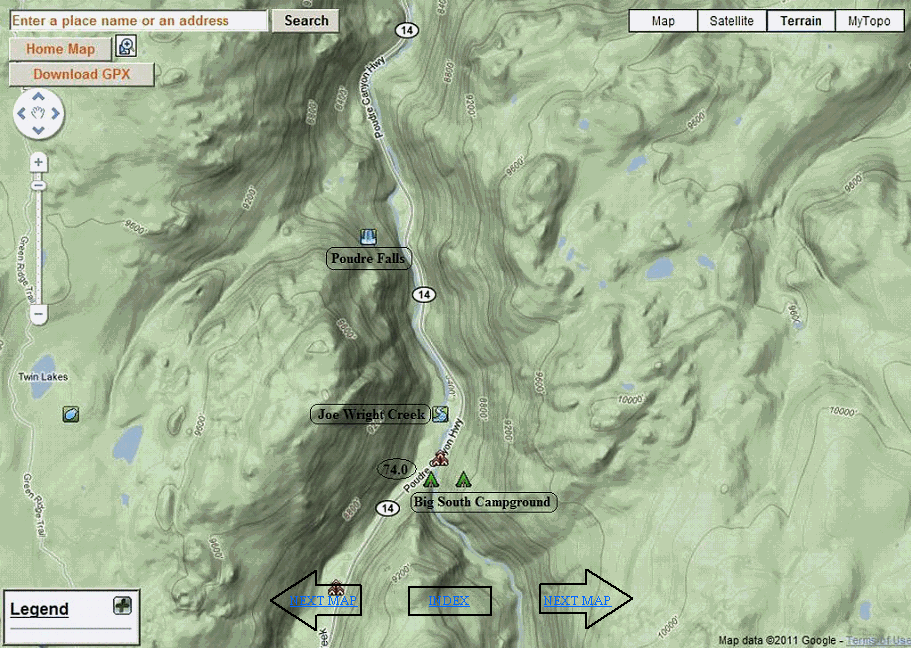Expand the Legend panel
Screen dimensions: 911x648
point(122,605)
